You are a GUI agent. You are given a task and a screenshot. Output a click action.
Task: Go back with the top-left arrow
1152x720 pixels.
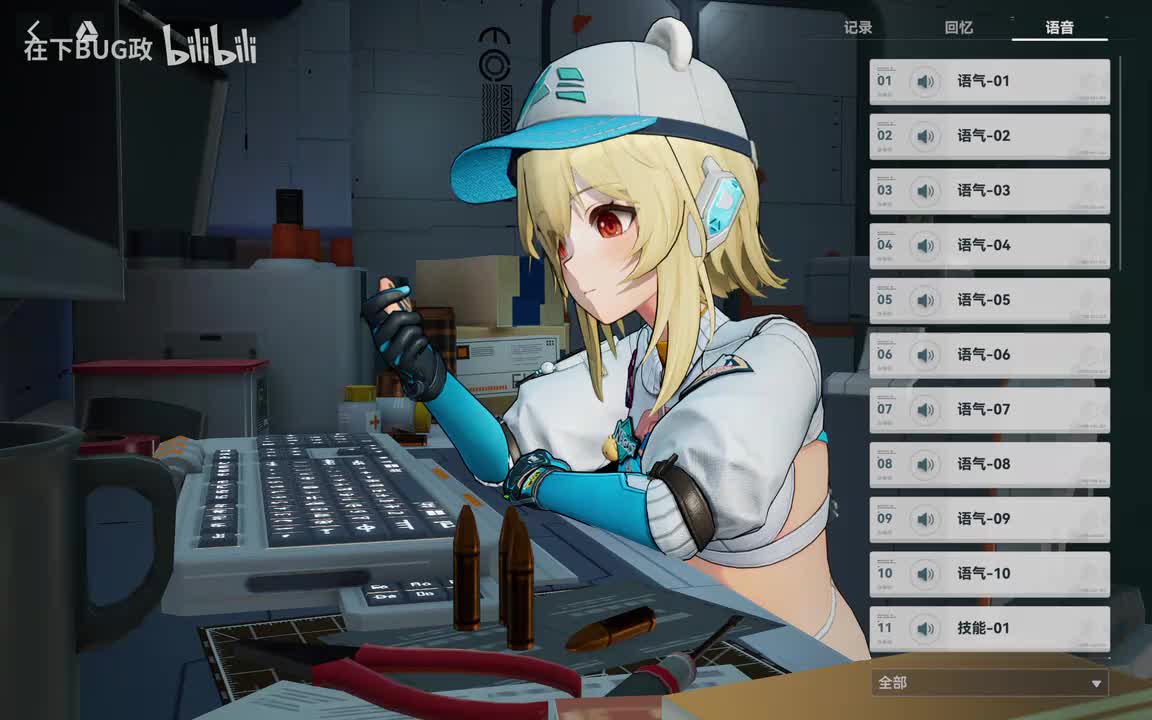tap(35, 30)
